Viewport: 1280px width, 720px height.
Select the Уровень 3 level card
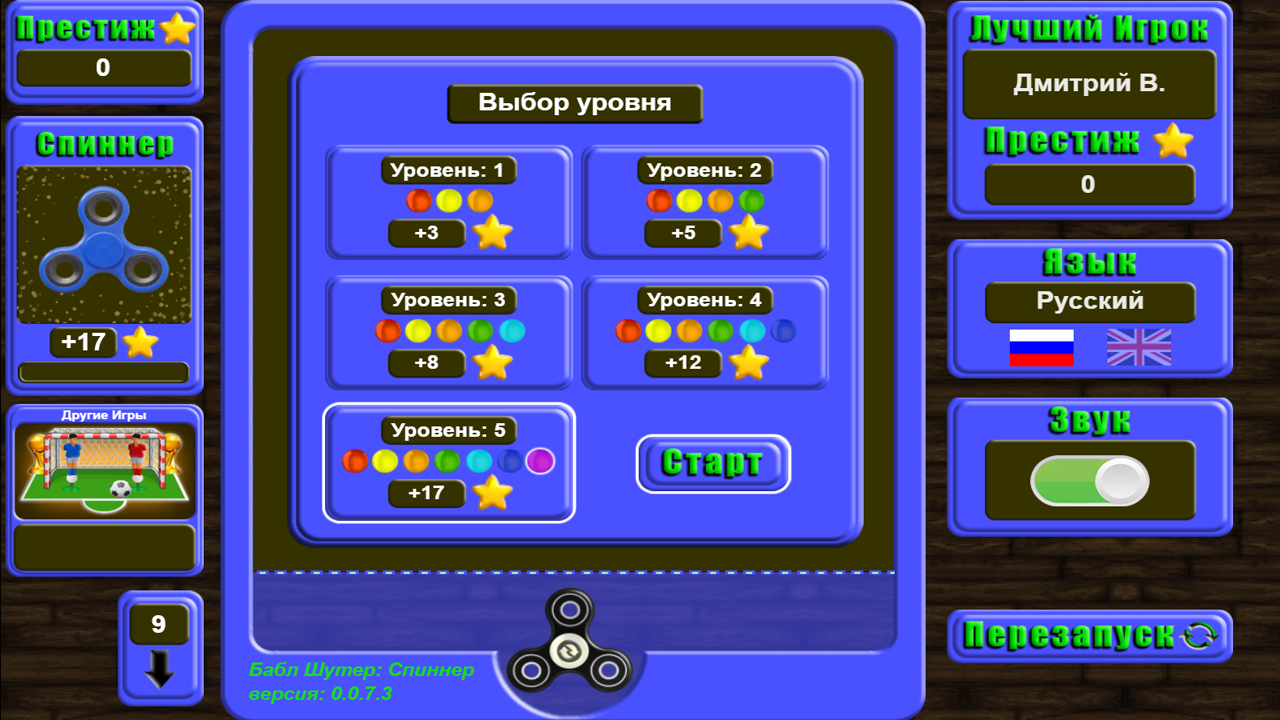[x=448, y=330]
